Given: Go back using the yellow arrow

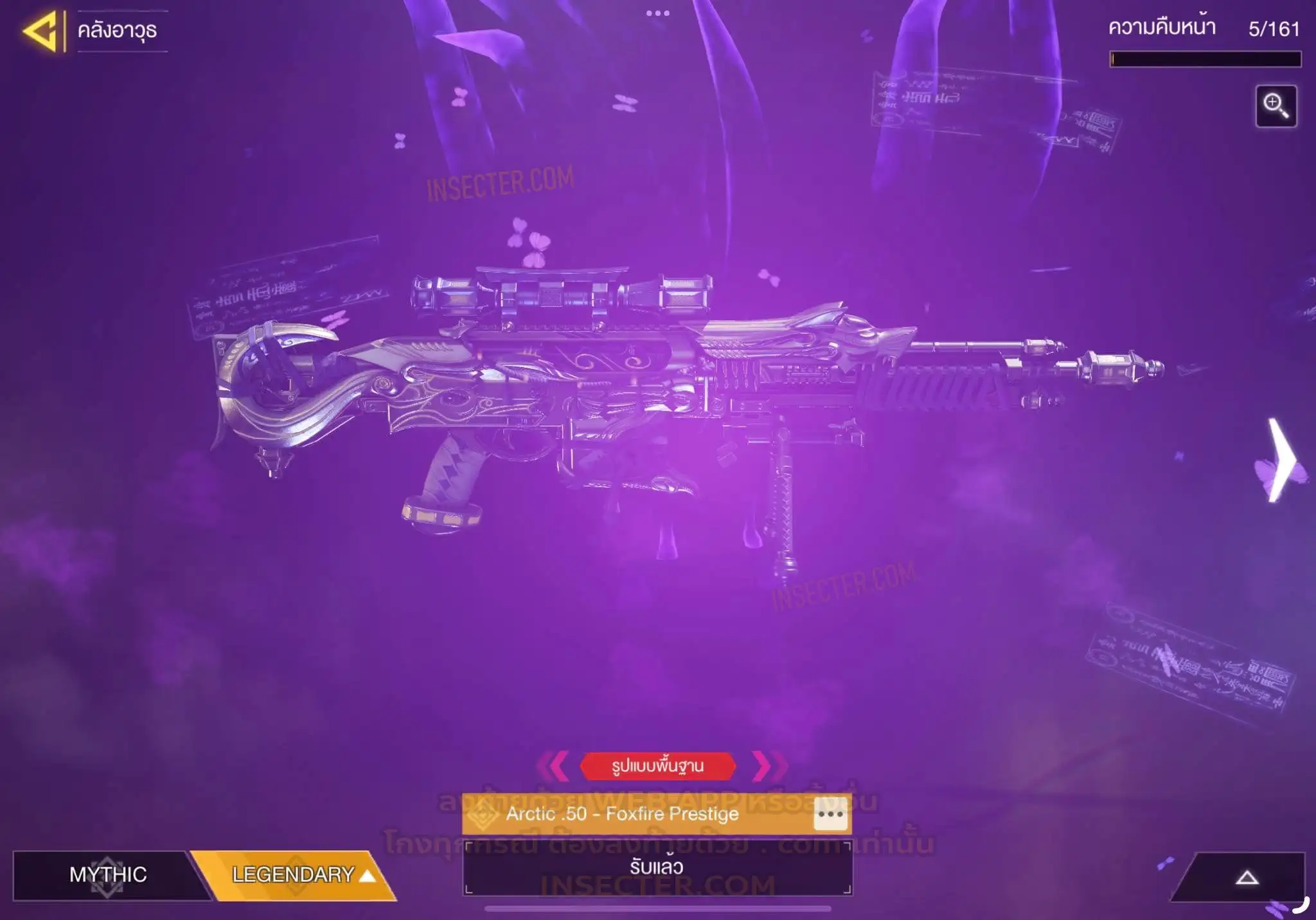Looking at the screenshot, I should tap(40, 31).
